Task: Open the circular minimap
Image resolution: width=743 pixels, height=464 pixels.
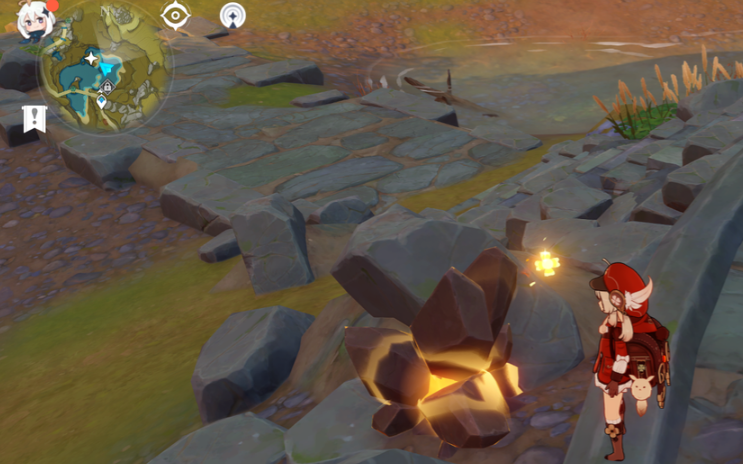Action: pyautogui.click(x=106, y=68)
